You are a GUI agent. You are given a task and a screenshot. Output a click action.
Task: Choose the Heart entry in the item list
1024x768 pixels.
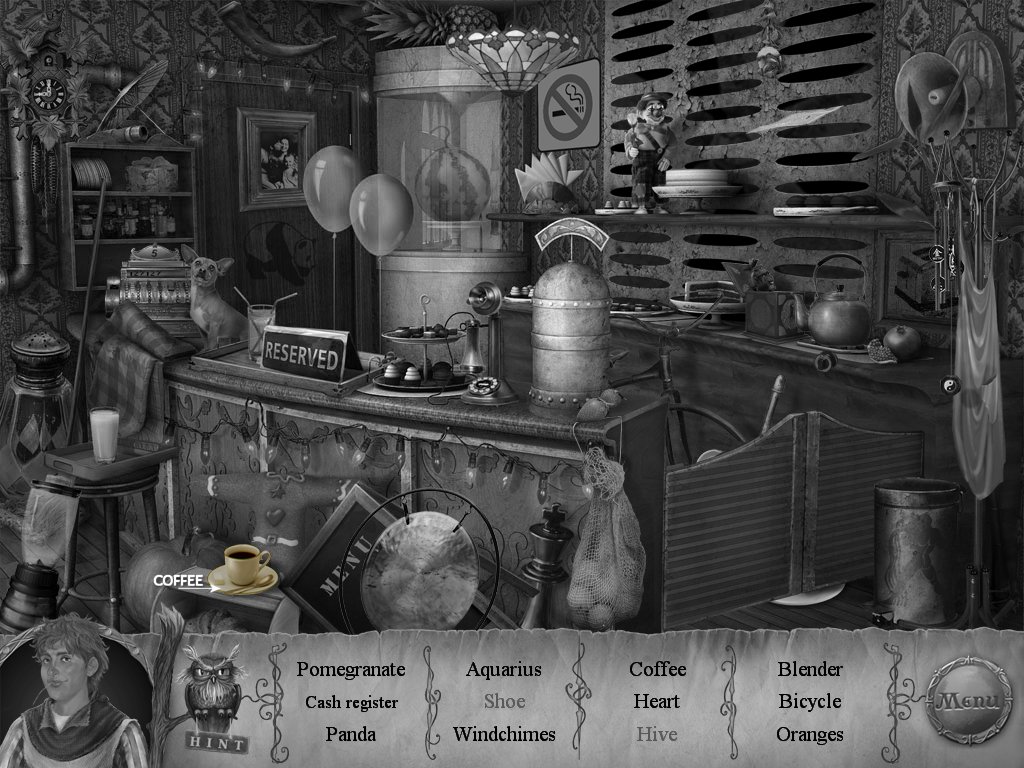click(x=656, y=702)
